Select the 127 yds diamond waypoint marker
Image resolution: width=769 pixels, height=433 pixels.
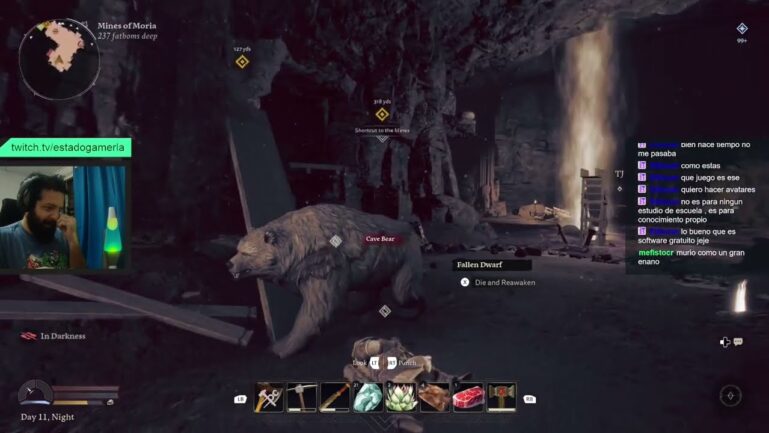click(x=242, y=62)
